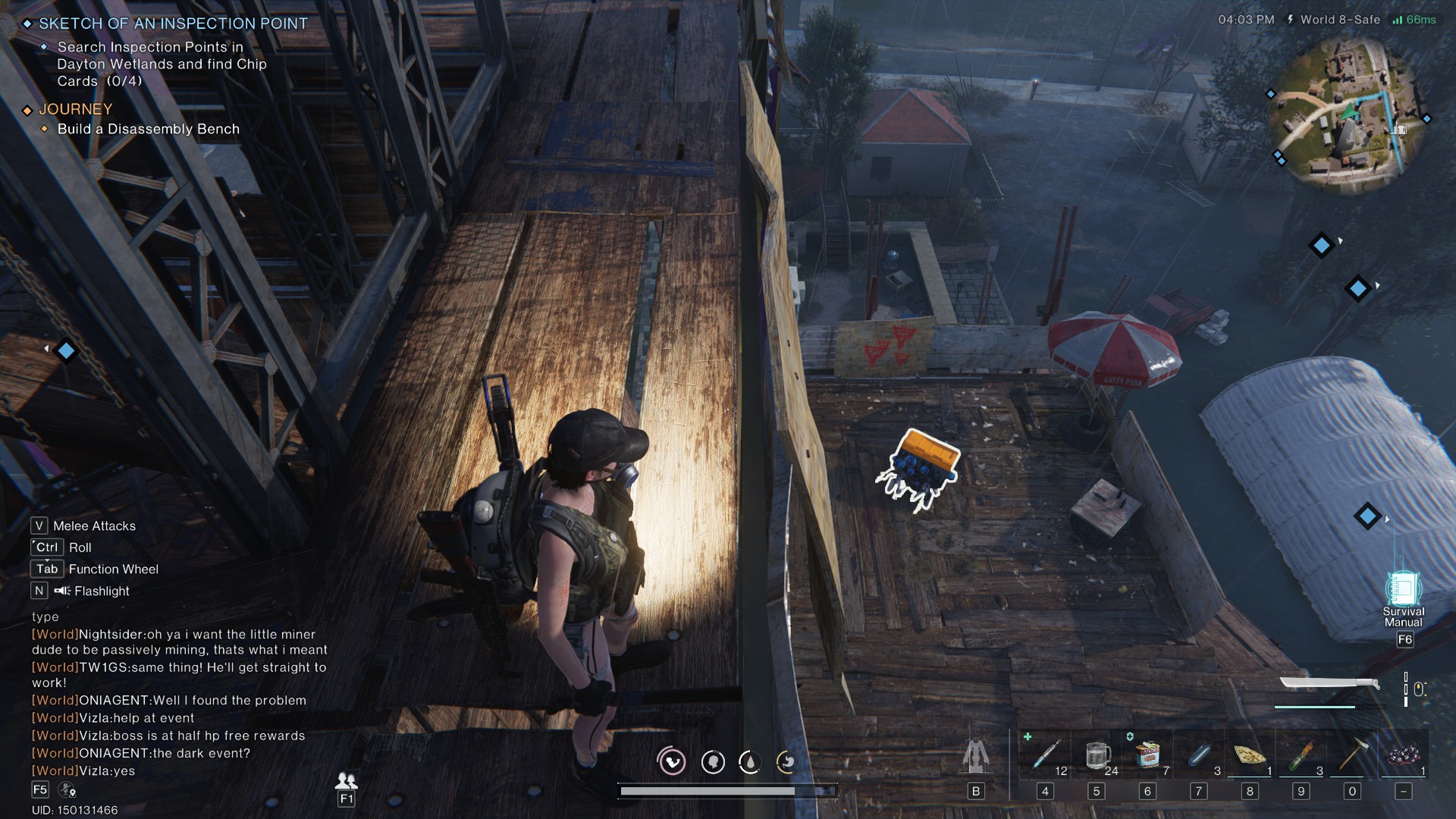Equip the pickaxe from the hotbar
The width and height of the screenshot is (1456, 819).
pos(1352,755)
